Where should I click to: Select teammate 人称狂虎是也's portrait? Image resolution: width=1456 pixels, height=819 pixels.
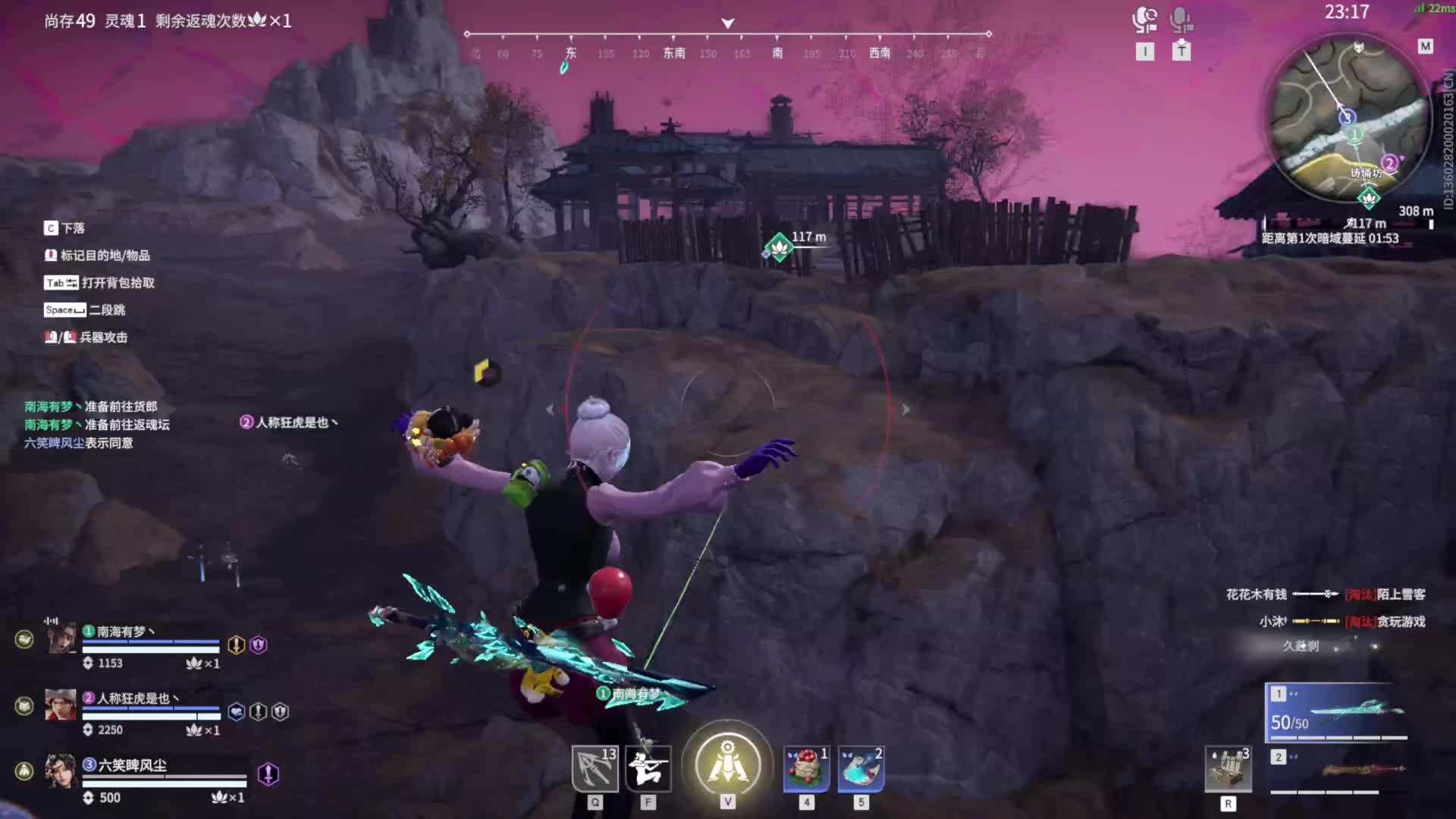[61, 705]
